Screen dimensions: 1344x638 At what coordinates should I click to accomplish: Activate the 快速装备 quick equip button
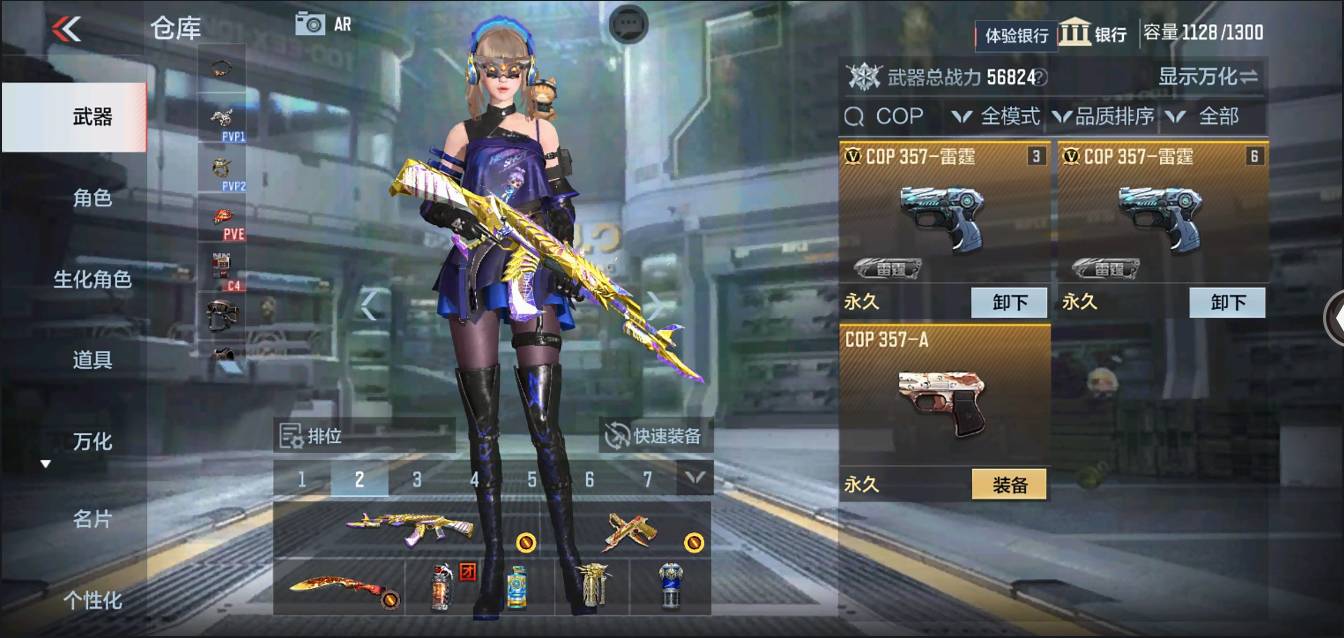[656, 436]
